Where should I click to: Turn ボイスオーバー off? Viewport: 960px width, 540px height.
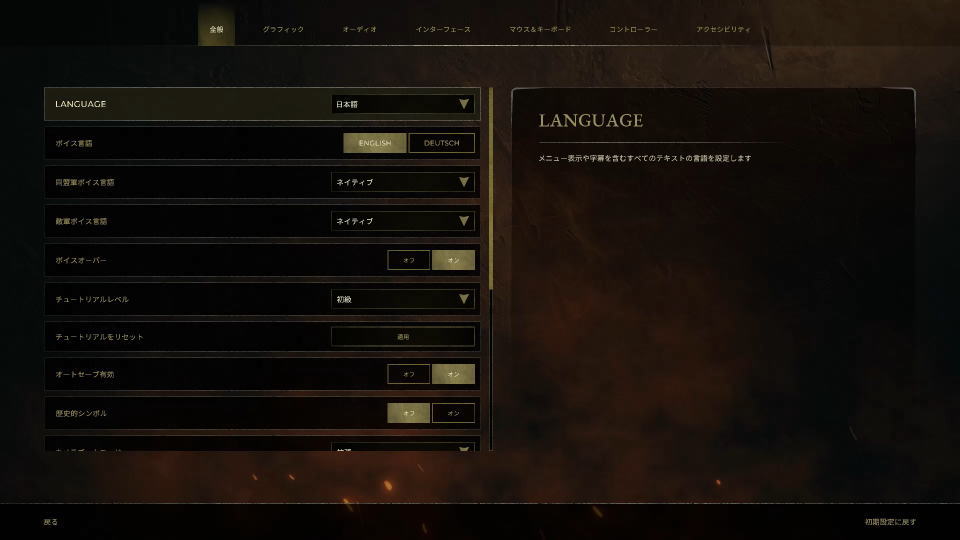click(409, 260)
